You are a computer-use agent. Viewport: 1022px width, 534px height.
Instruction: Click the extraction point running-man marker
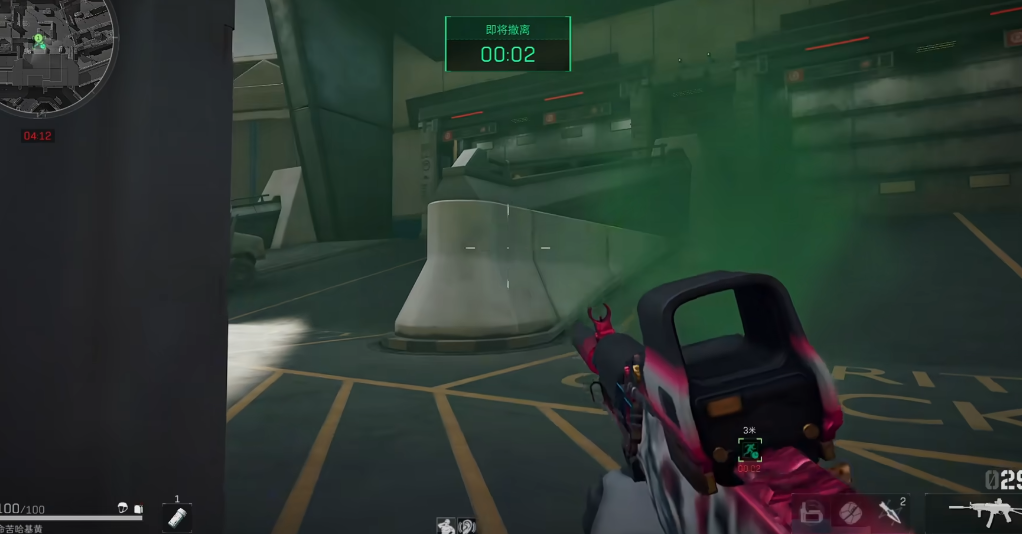point(749,450)
